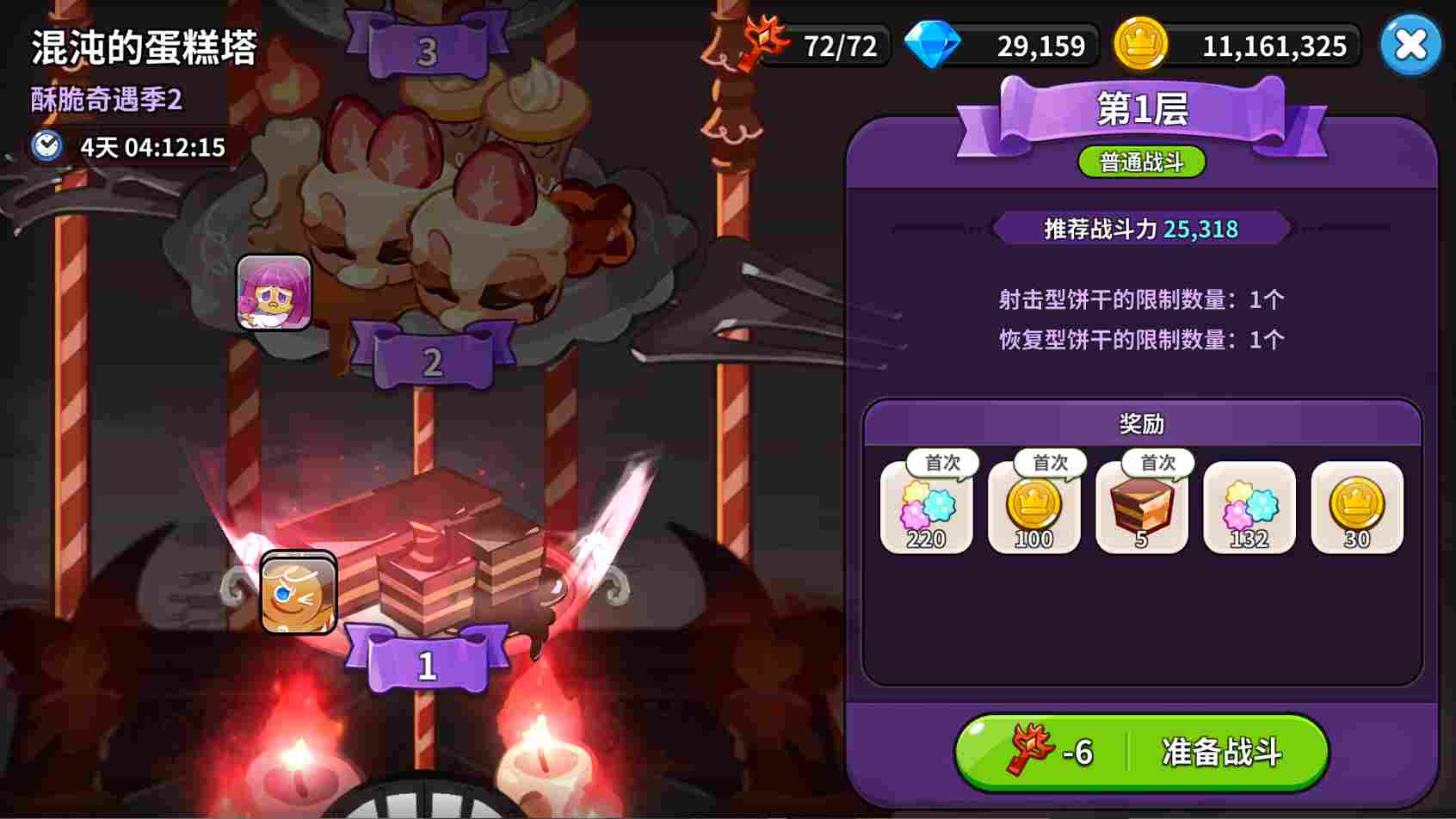Click the 首次 badge on the chocolate cube reward
Image resolution: width=1456 pixels, height=819 pixels.
pyautogui.click(x=1157, y=462)
